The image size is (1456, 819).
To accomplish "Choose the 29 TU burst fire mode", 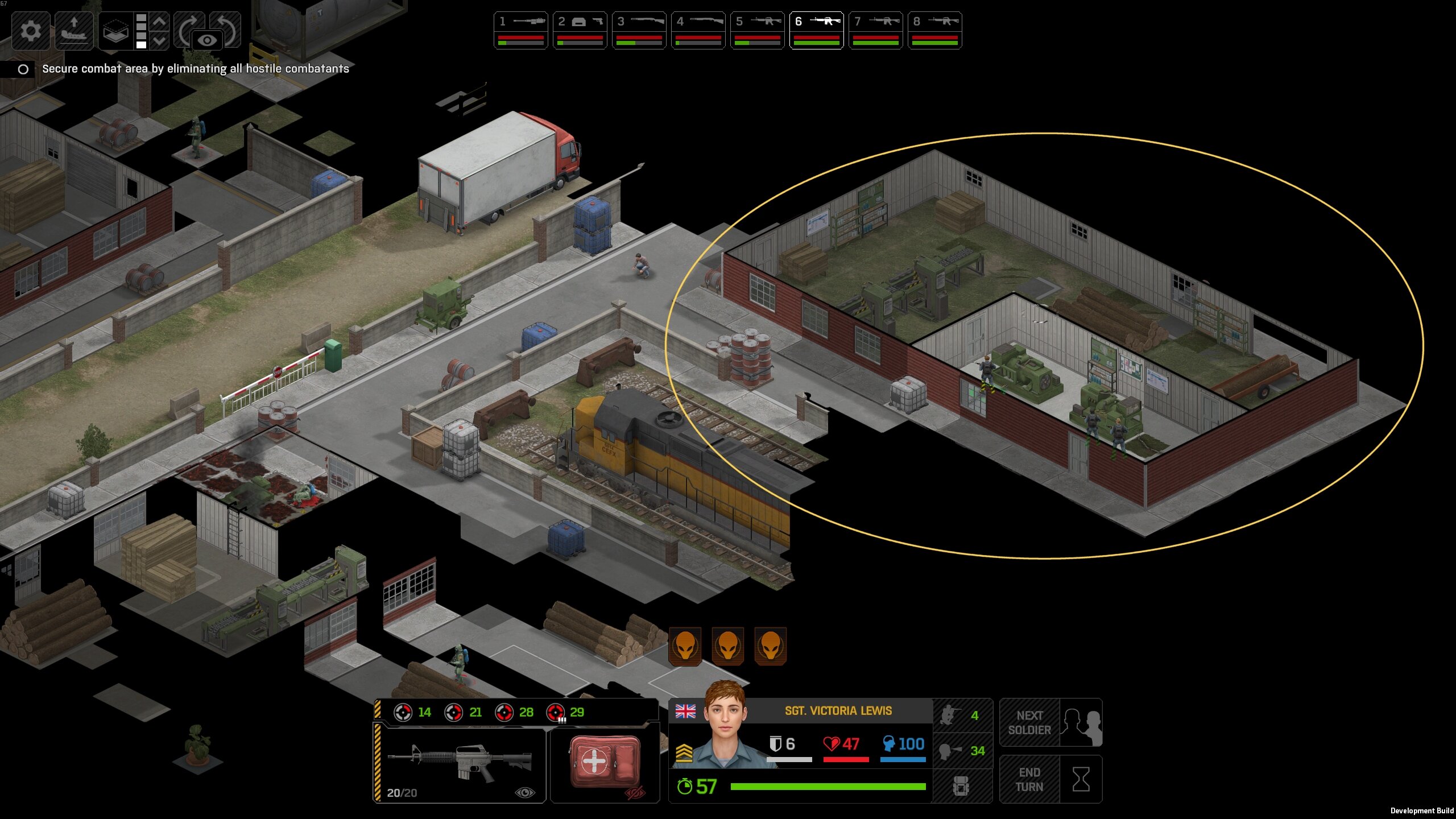I will click(x=565, y=712).
